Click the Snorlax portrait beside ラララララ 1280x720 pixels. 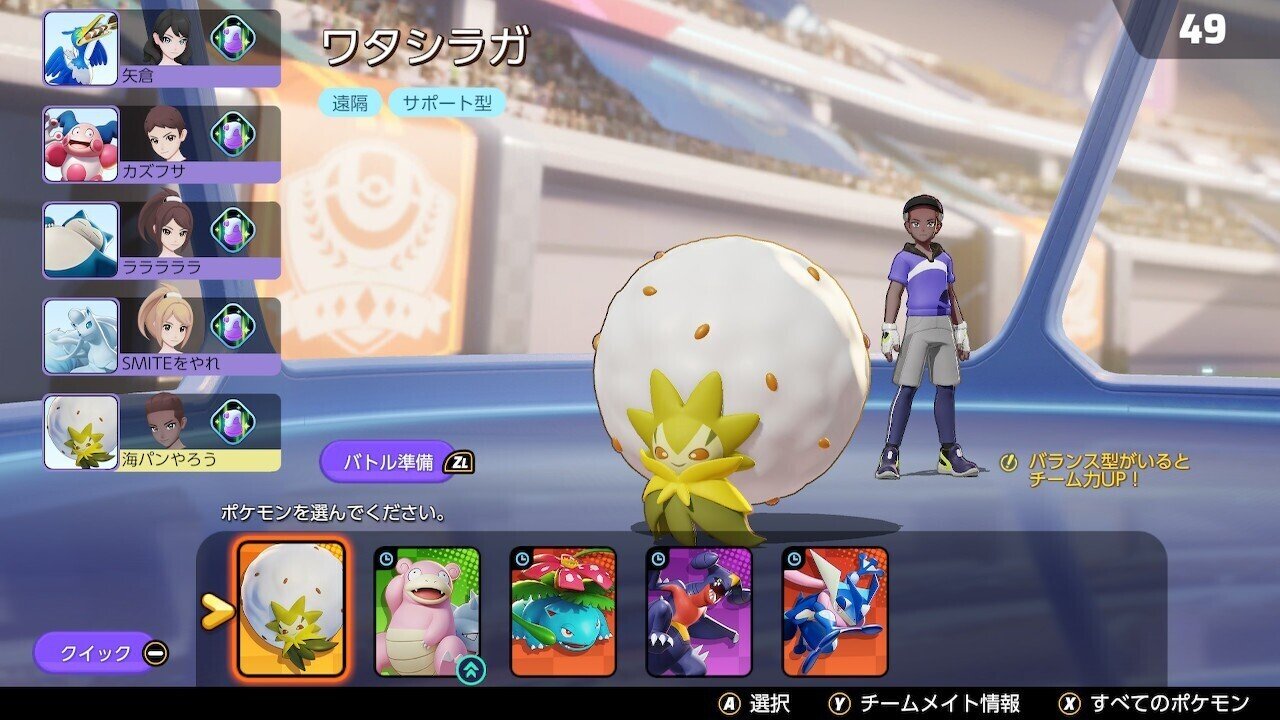pos(83,237)
